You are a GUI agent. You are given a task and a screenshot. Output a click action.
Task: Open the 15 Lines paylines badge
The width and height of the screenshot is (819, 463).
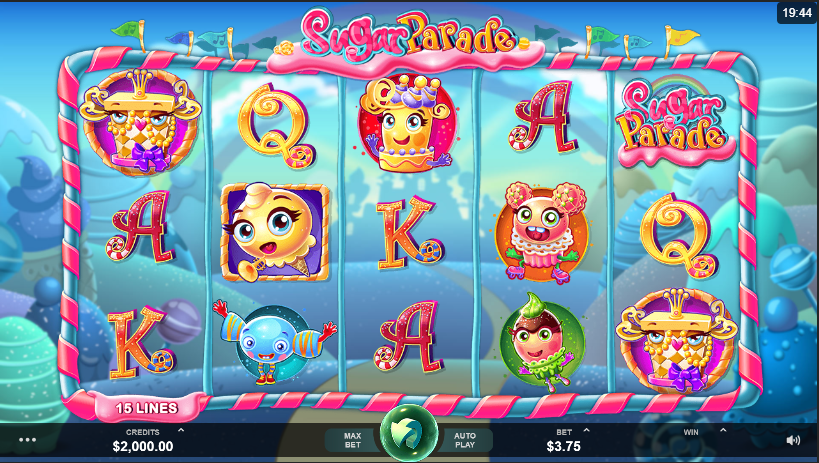click(146, 408)
